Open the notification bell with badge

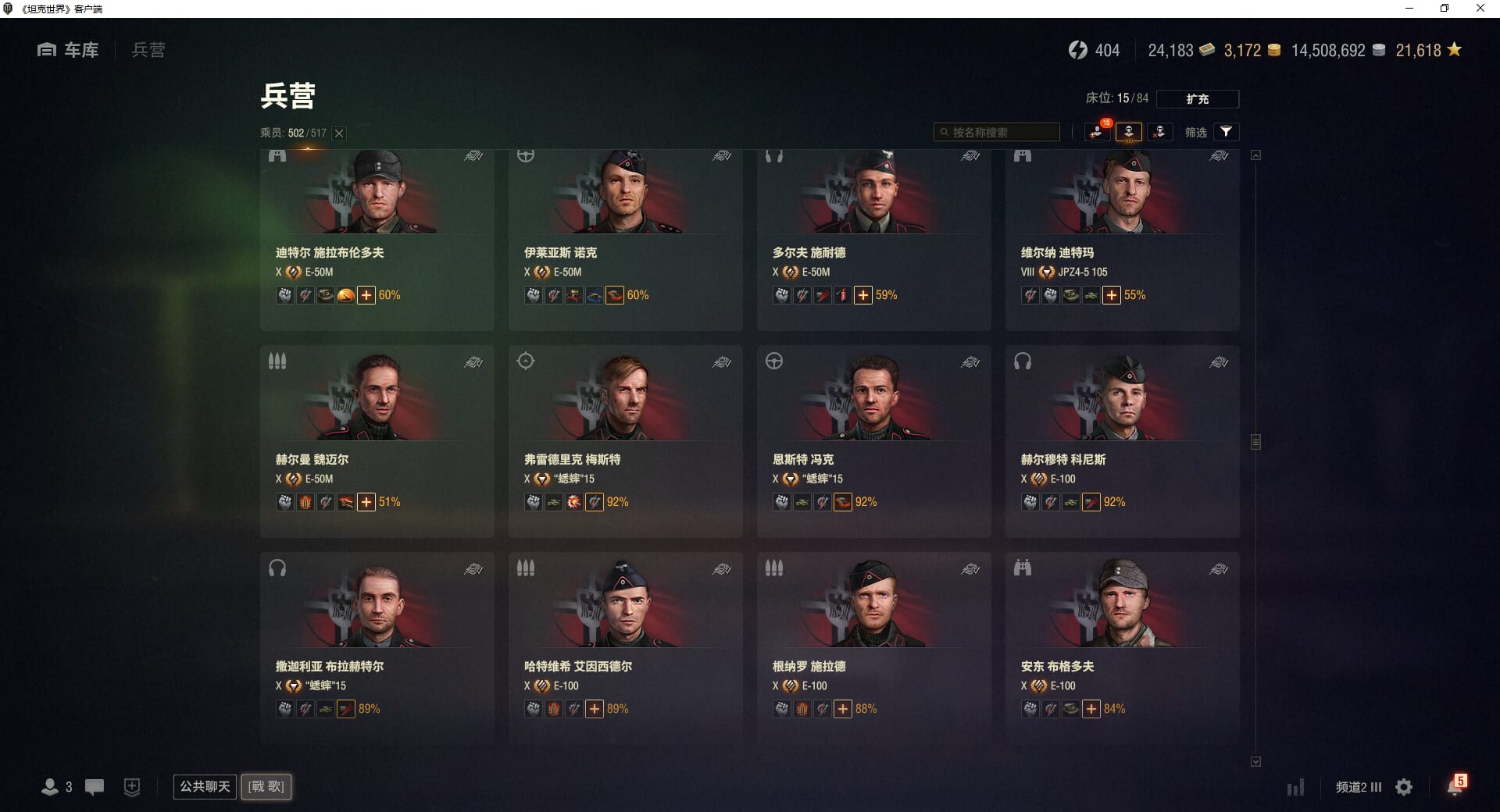click(x=1455, y=786)
